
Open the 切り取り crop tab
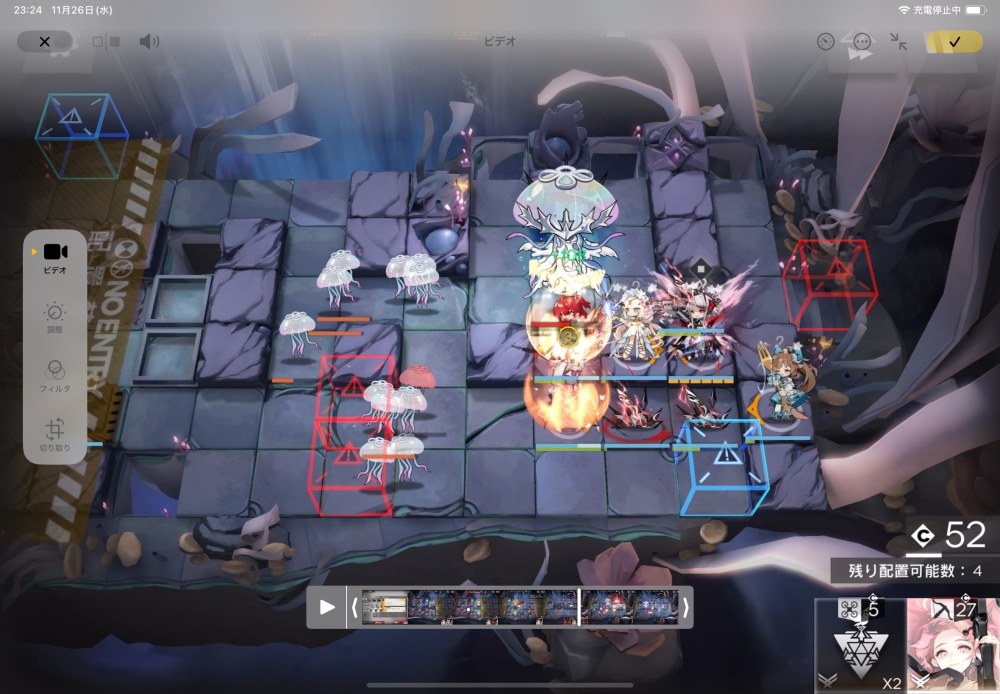tap(56, 436)
